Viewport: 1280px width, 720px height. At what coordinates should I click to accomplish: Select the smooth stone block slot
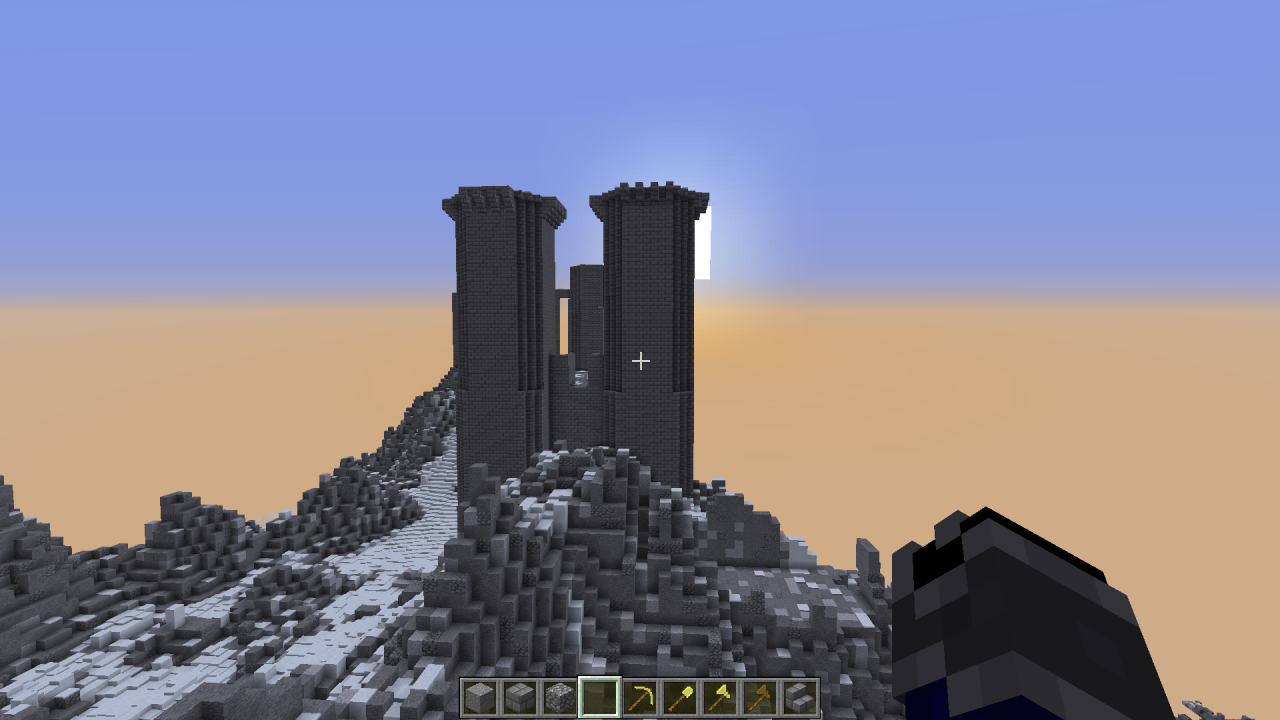click(479, 697)
